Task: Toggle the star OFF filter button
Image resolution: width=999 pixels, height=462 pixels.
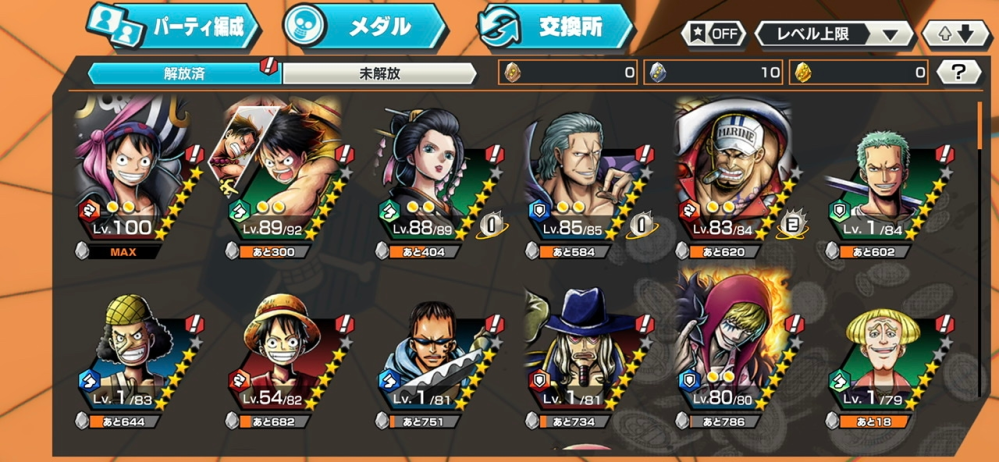Action: pos(713,33)
